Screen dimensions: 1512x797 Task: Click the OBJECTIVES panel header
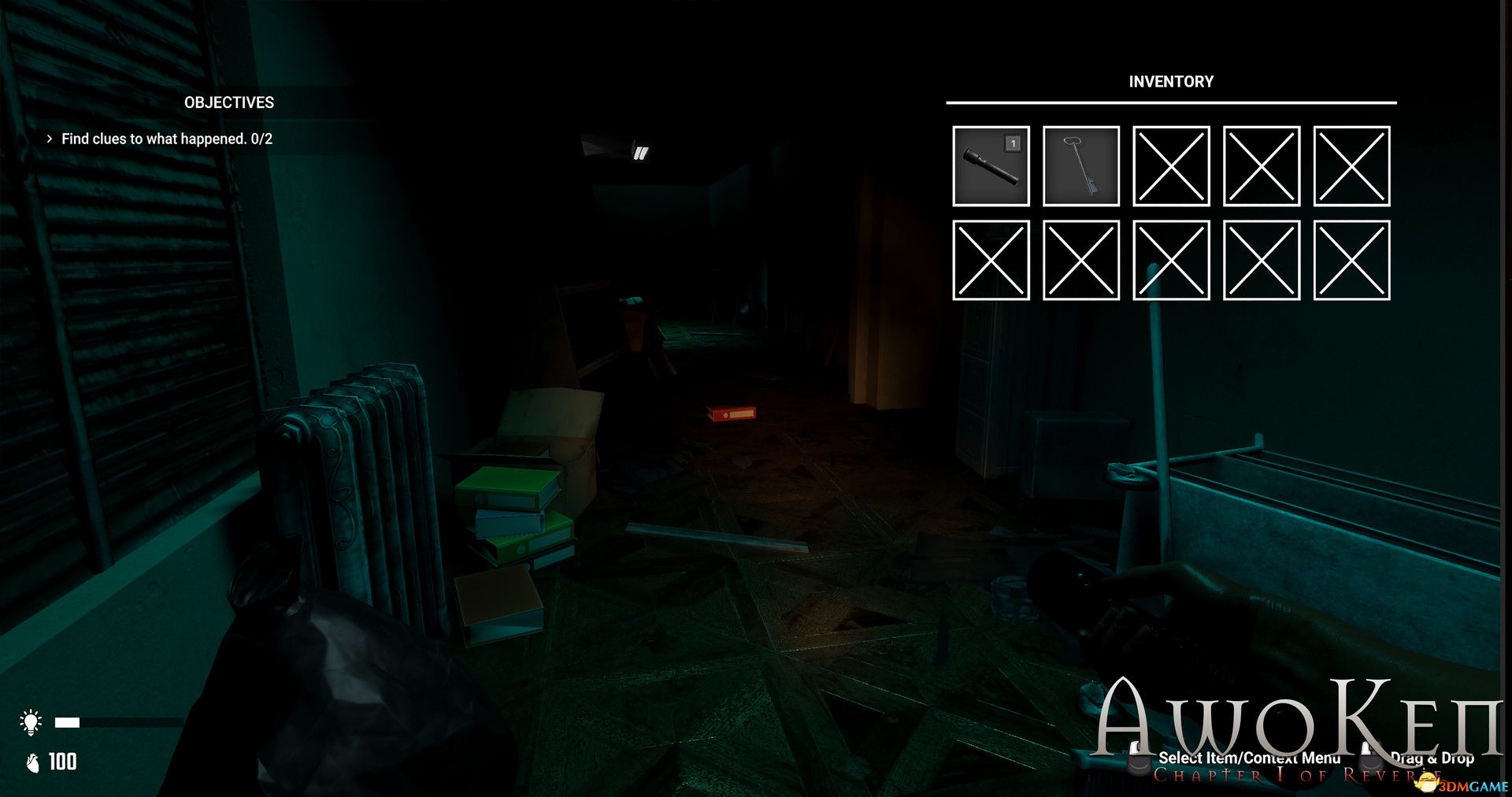(229, 102)
